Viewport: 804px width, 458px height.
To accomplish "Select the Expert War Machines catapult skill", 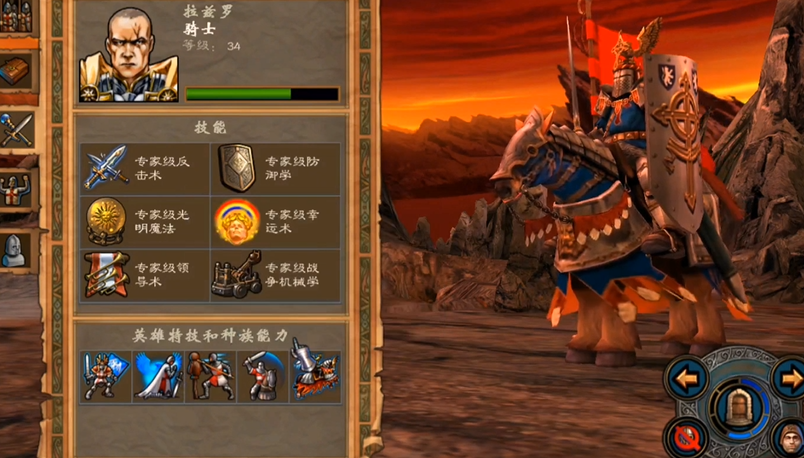I will pos(236,275).
